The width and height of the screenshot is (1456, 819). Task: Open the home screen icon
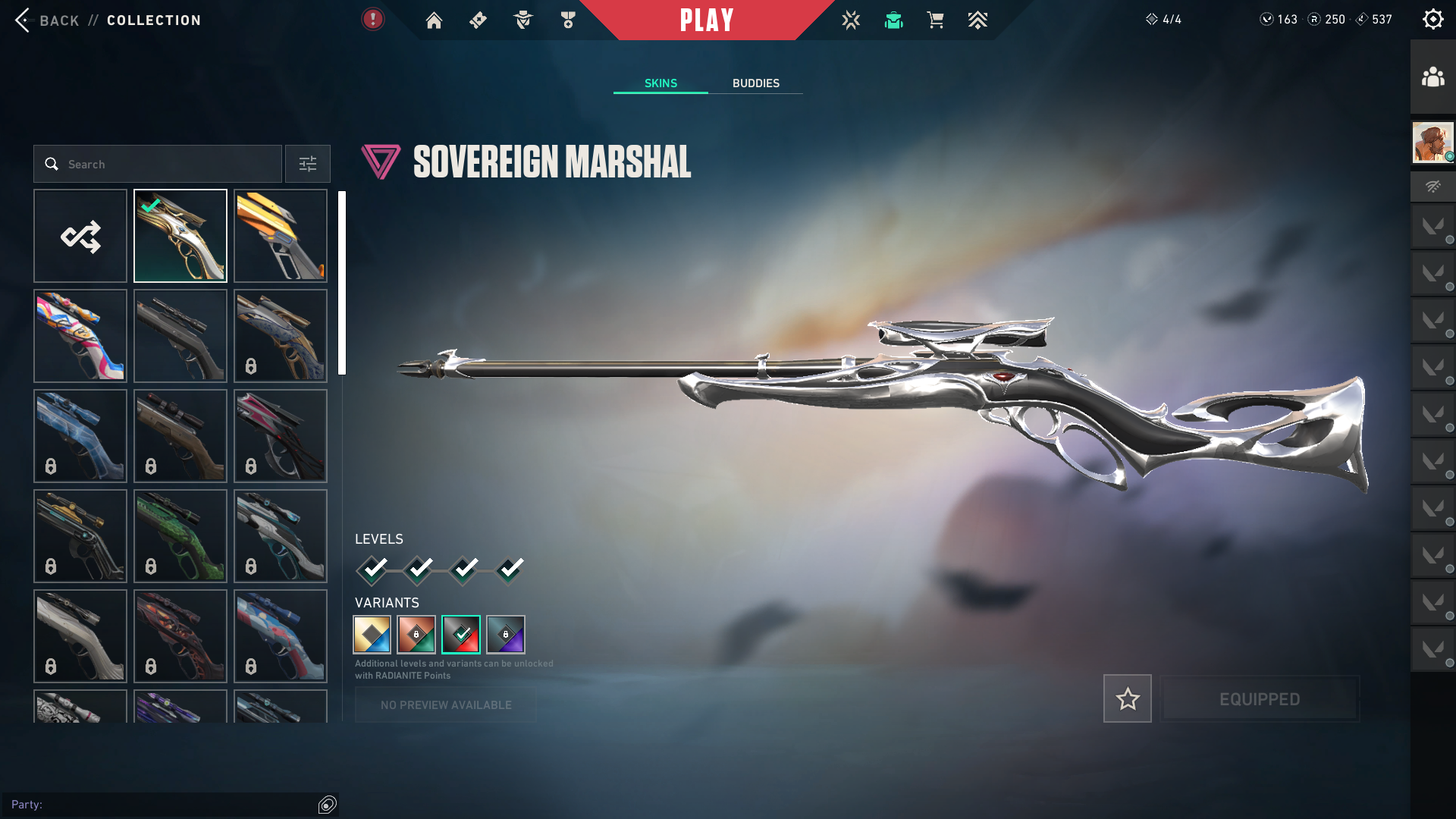pos(434,20)
